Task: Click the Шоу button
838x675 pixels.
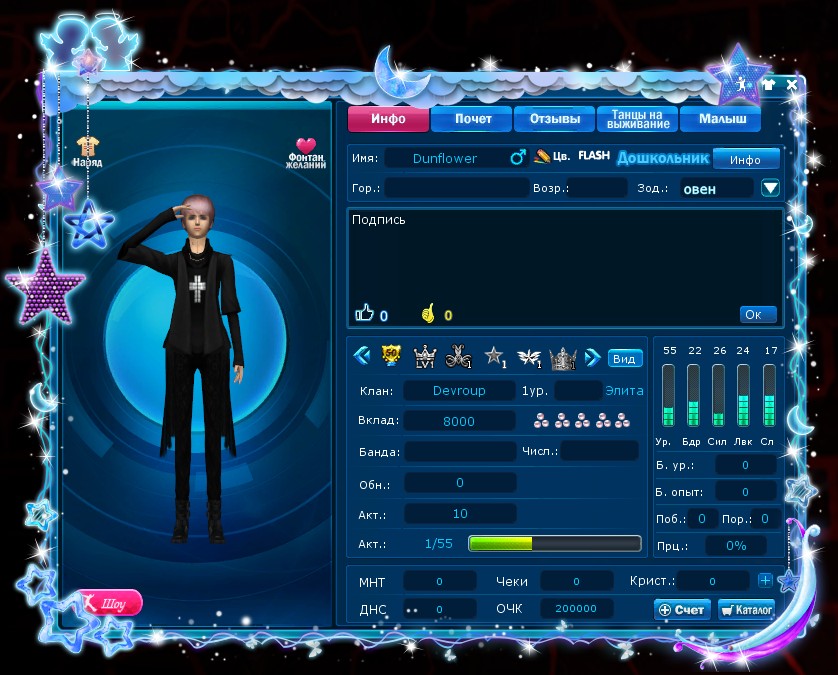Action: tap(109, 603)
